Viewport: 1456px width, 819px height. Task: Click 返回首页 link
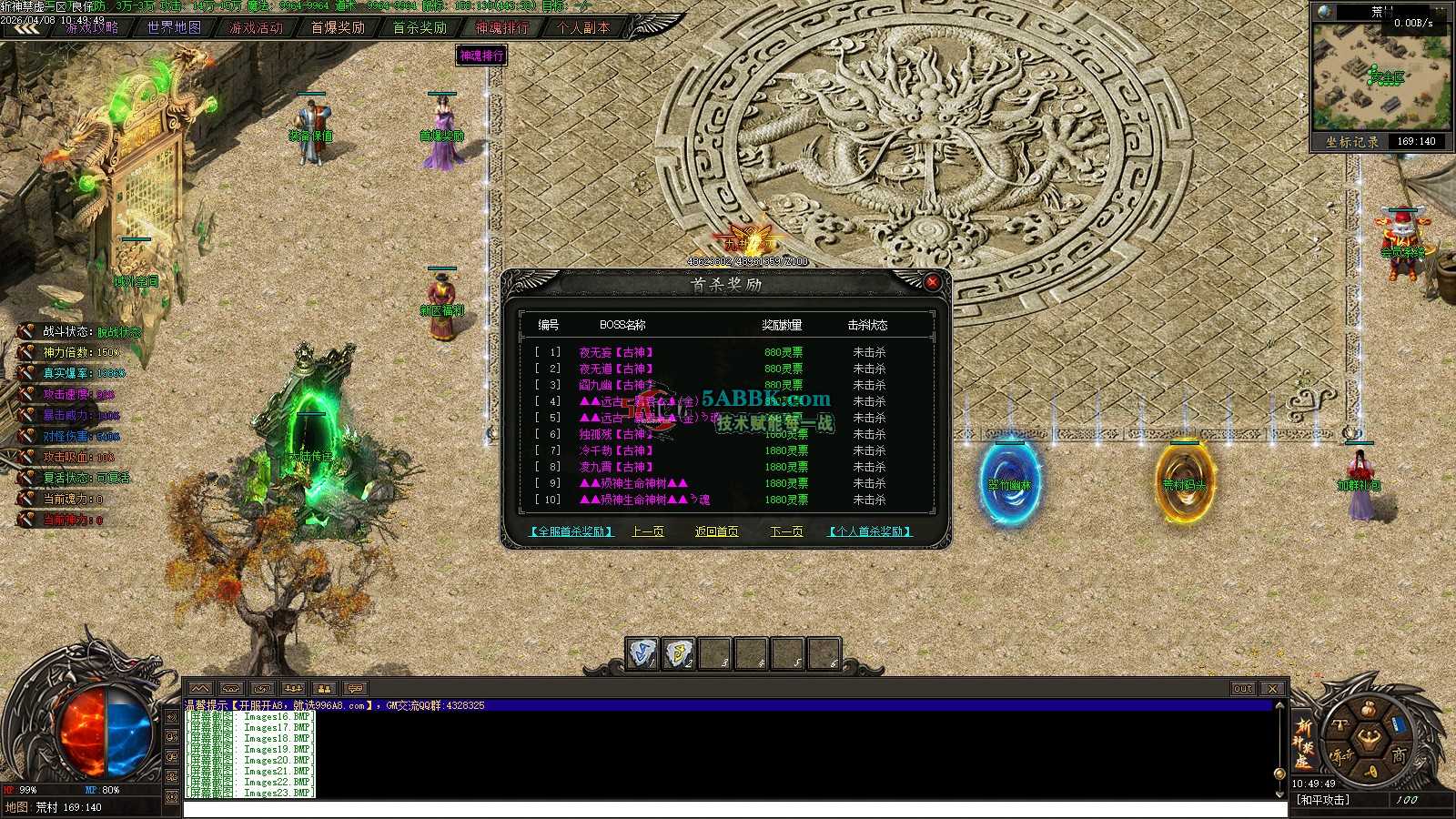717,531
